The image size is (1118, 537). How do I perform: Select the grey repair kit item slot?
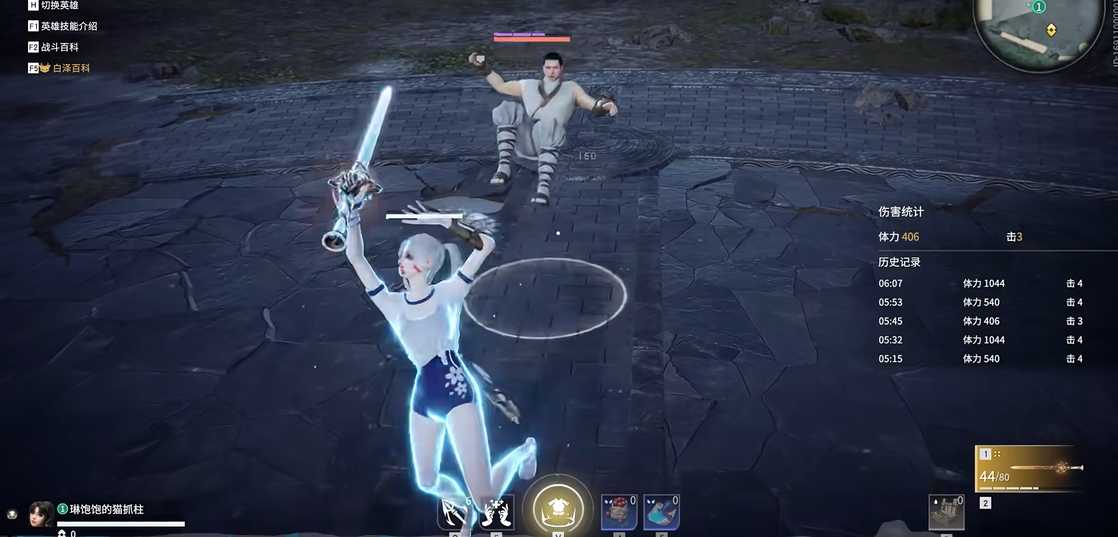944,512
